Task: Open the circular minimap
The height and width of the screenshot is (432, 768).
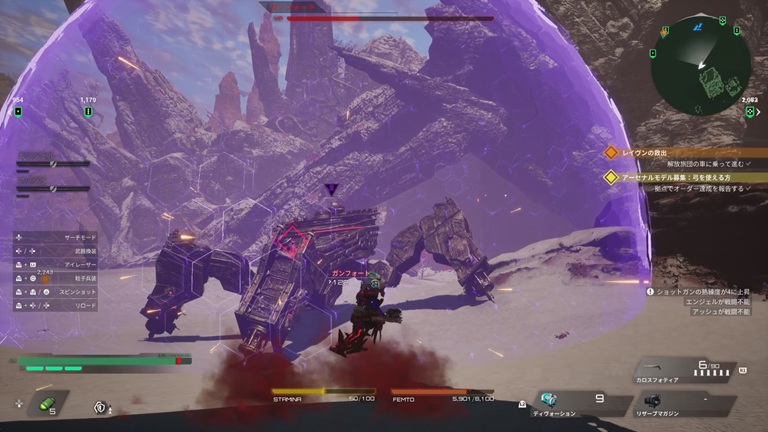Action: coord(700,64)
